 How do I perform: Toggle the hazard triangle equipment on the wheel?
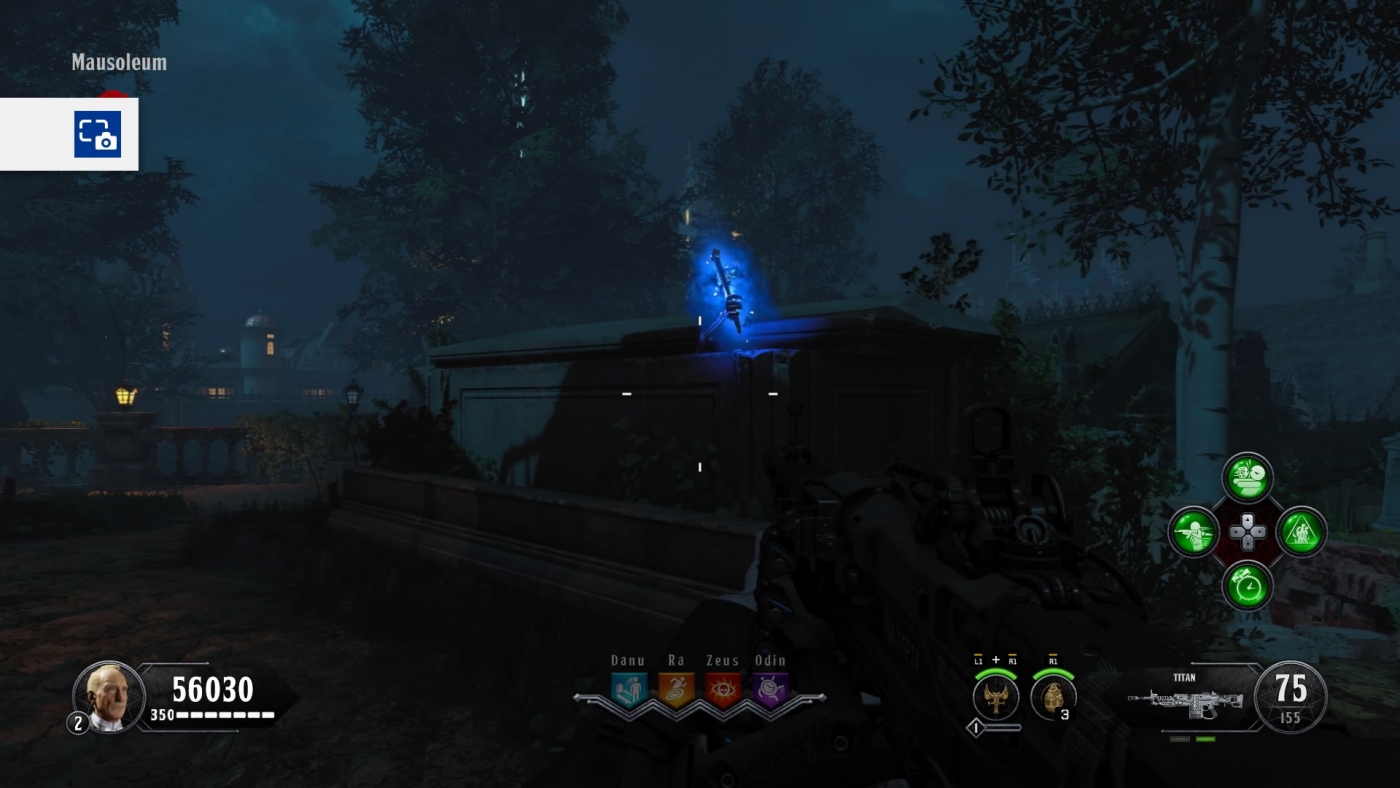pyautogui.click(x=1302, y=532)
